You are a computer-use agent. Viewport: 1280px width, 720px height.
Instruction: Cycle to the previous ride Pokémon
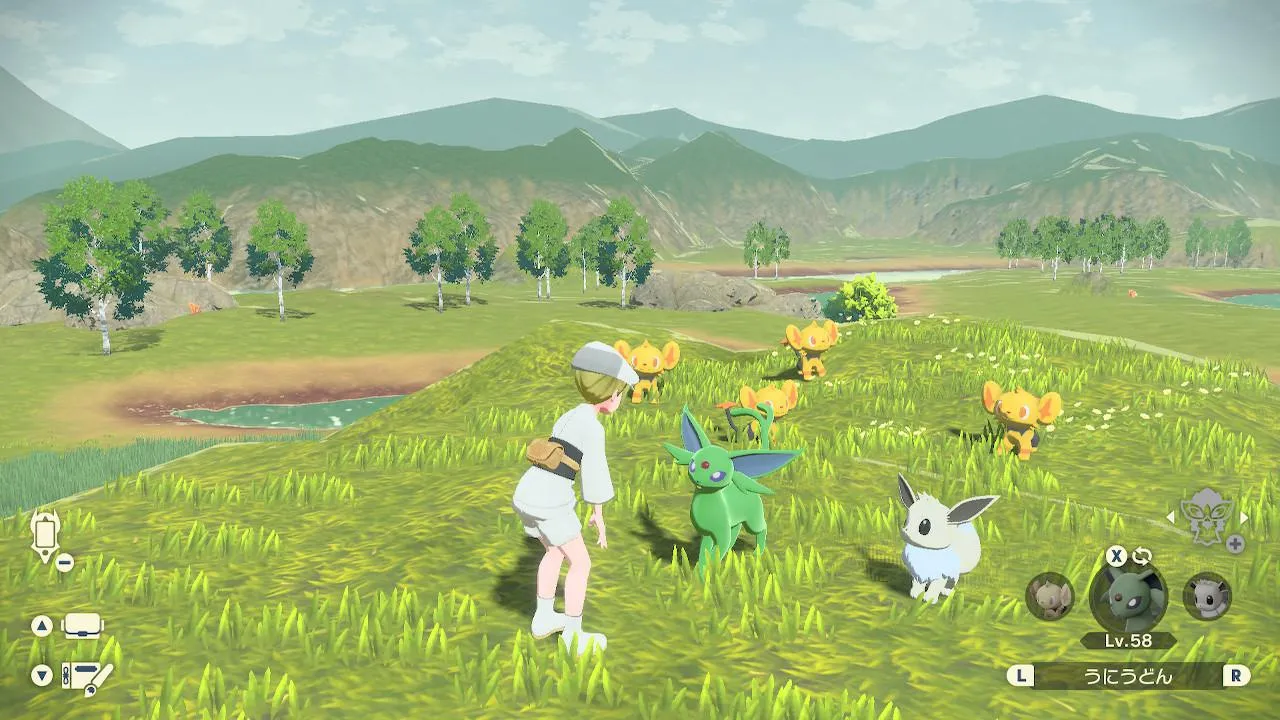[1170, 517]
